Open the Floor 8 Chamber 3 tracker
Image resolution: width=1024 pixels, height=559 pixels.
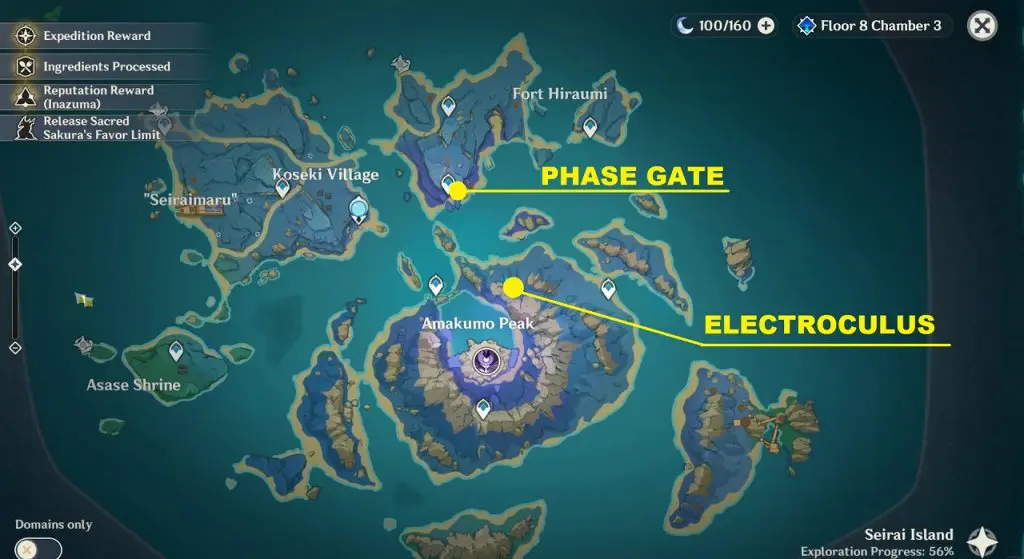tap(870, 26)
